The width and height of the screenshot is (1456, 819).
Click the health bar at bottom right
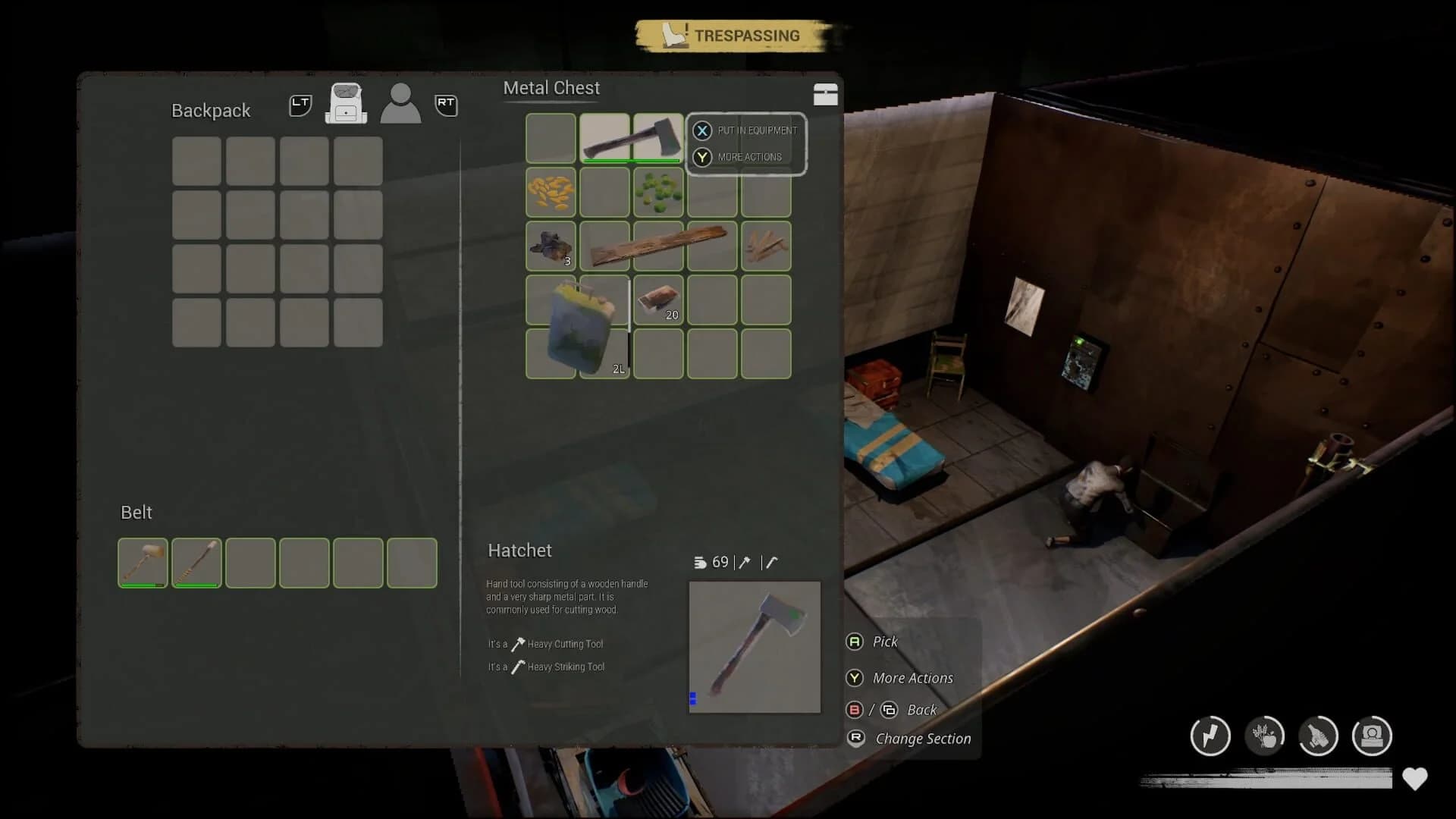(1266, 779)
